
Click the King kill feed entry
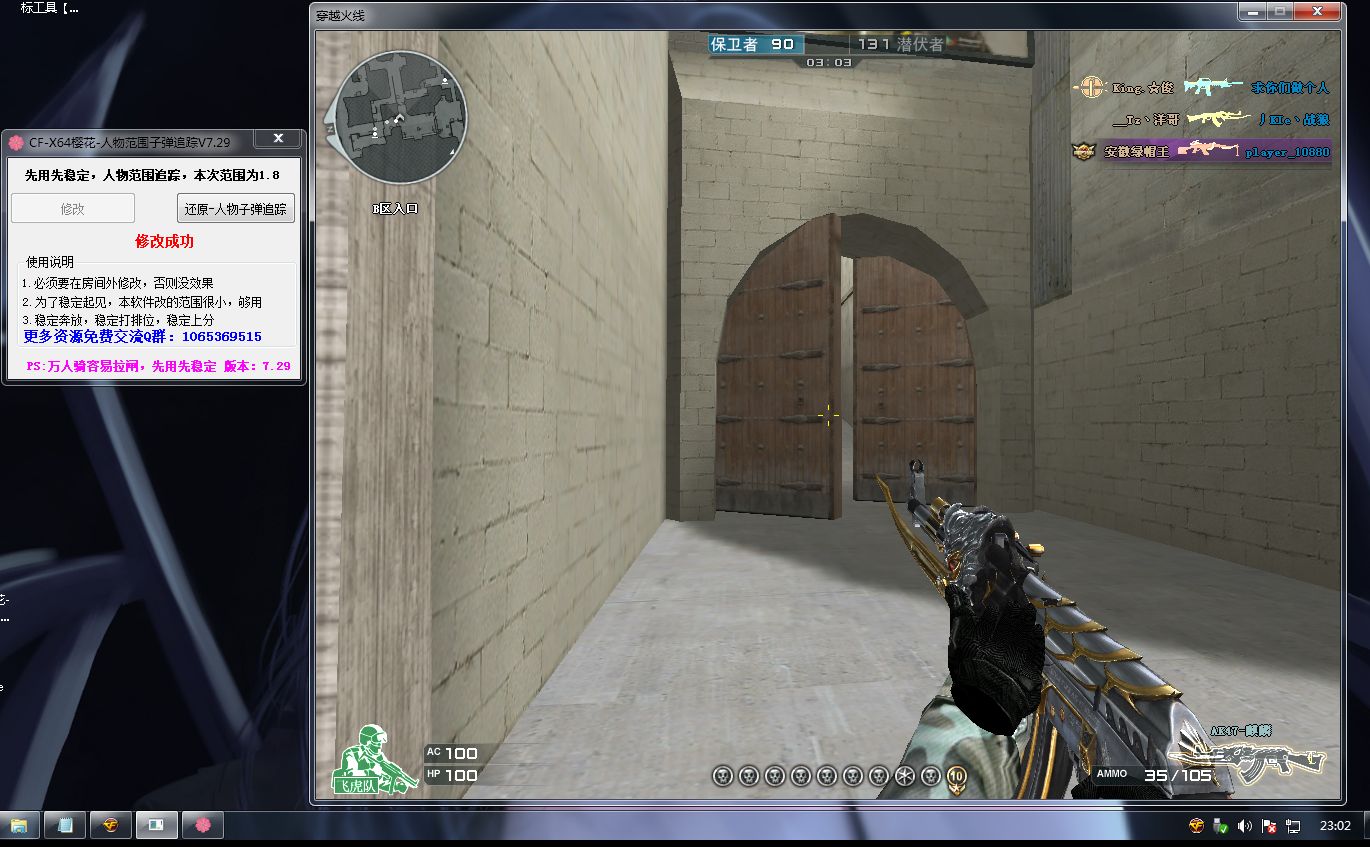1200,88
